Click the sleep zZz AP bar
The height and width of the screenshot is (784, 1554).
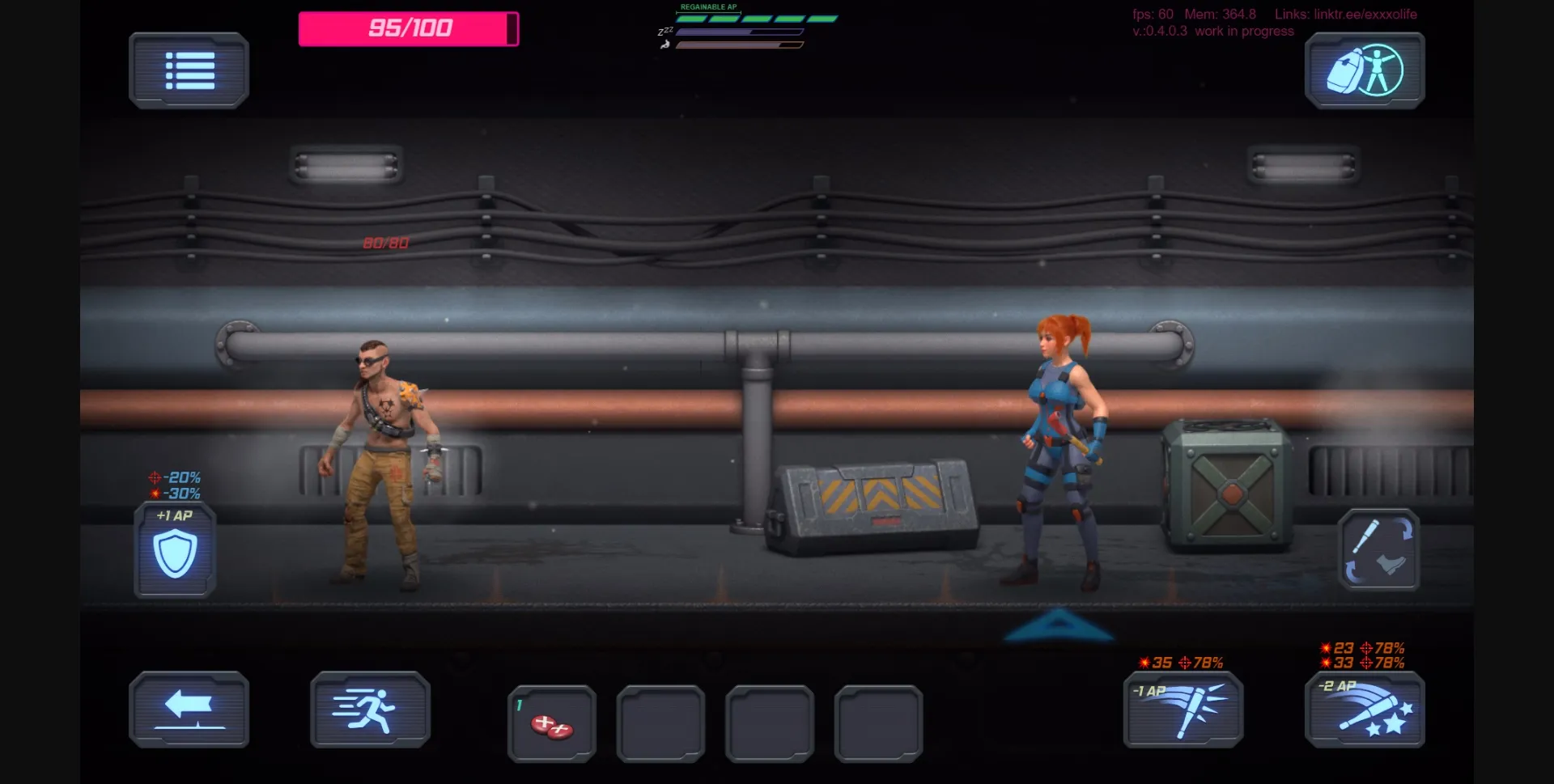click(x=739, y=33)
